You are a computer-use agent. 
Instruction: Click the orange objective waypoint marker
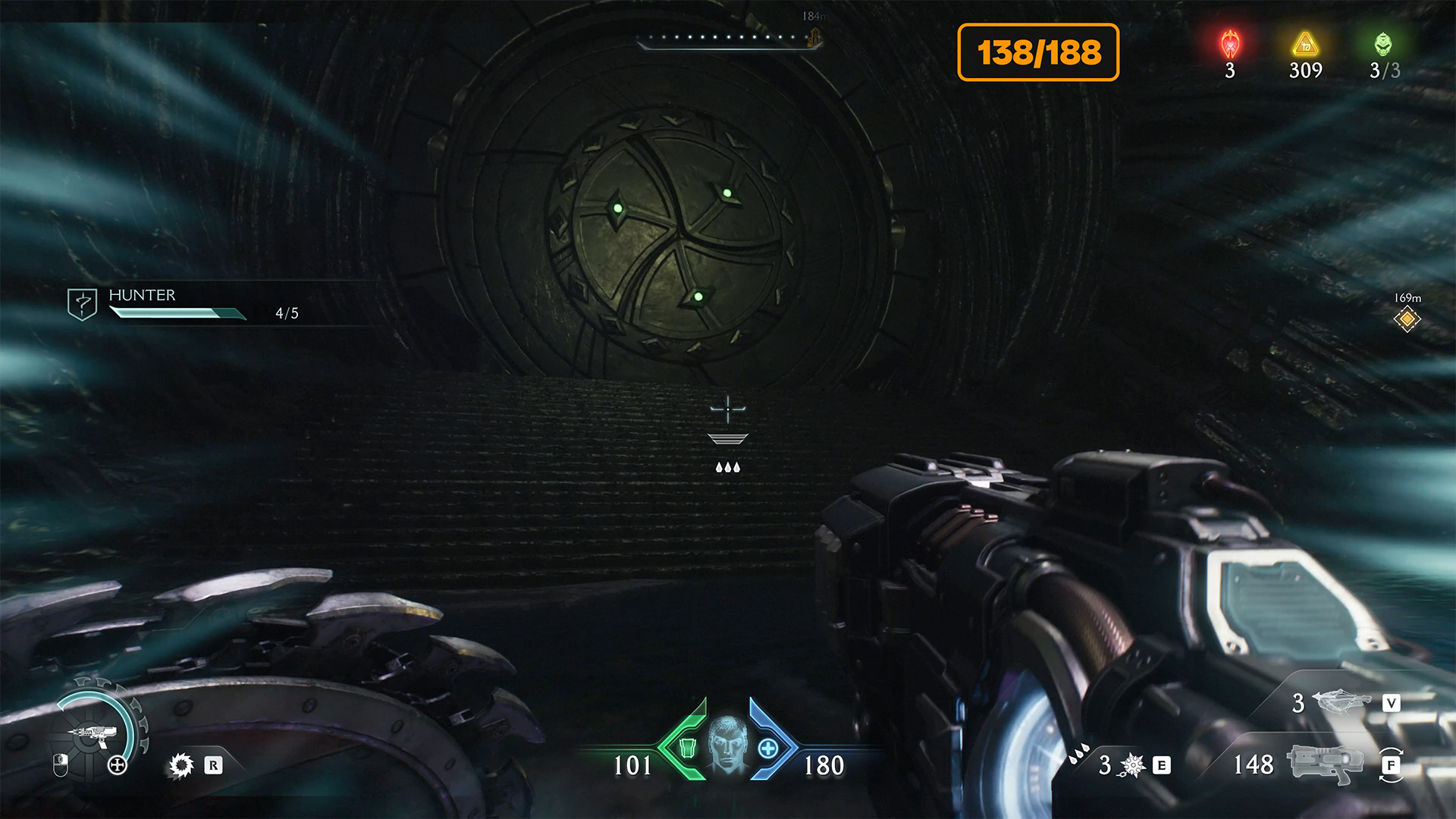pos(1407,319)
